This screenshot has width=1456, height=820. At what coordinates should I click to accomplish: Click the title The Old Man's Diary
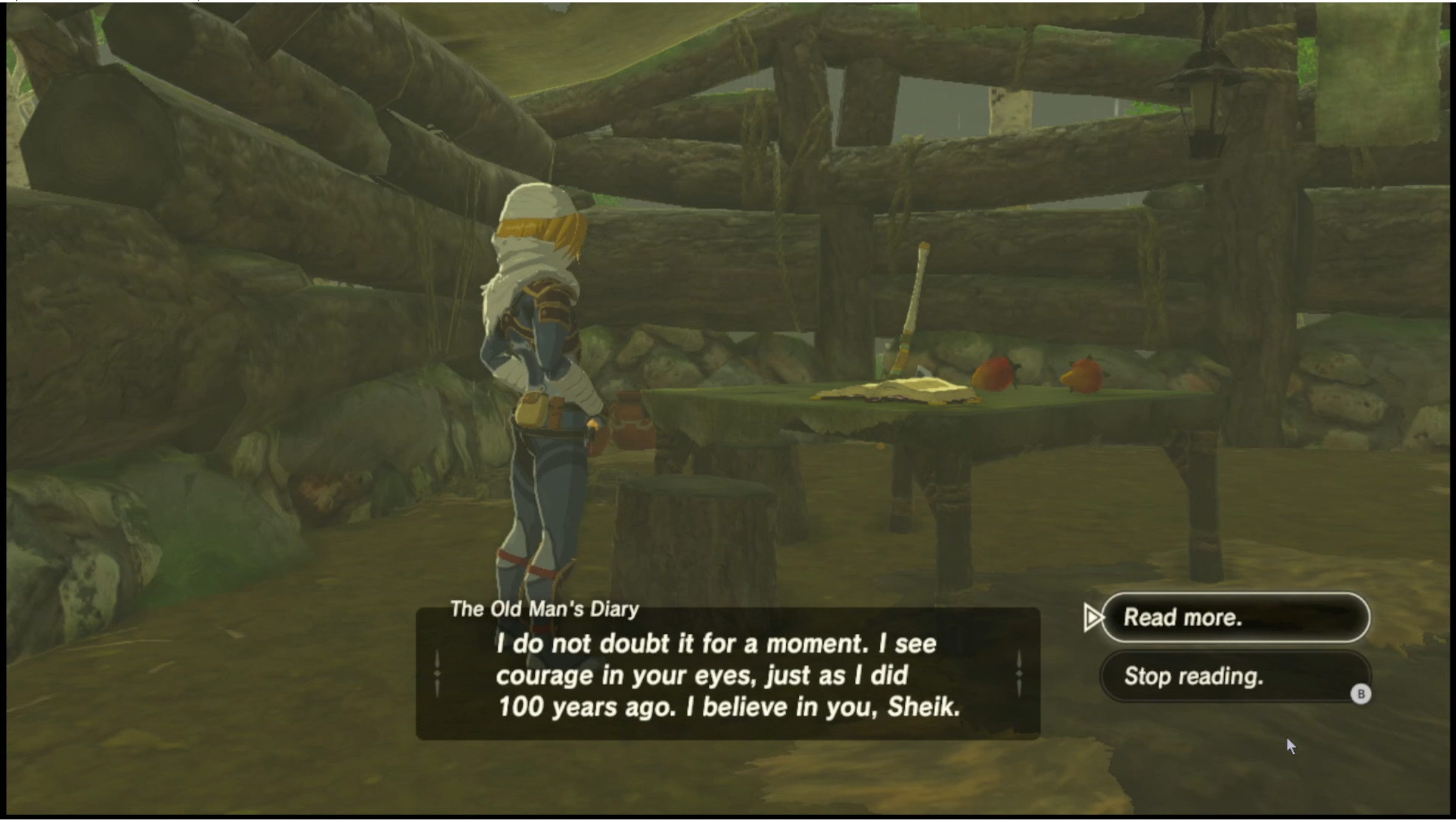coord(543,610)
